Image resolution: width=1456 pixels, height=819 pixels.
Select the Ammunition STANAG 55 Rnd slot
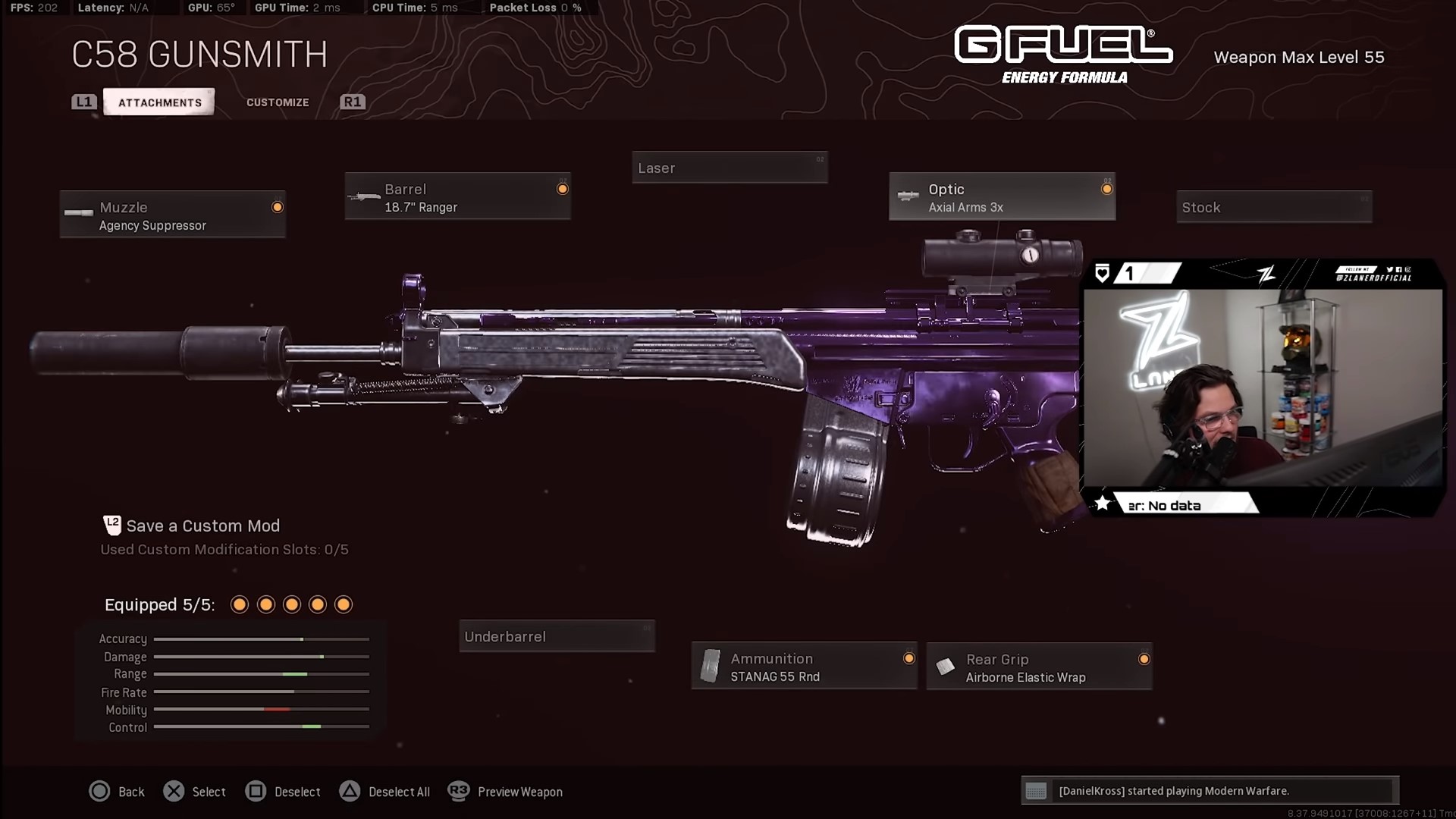pos(804,667)
